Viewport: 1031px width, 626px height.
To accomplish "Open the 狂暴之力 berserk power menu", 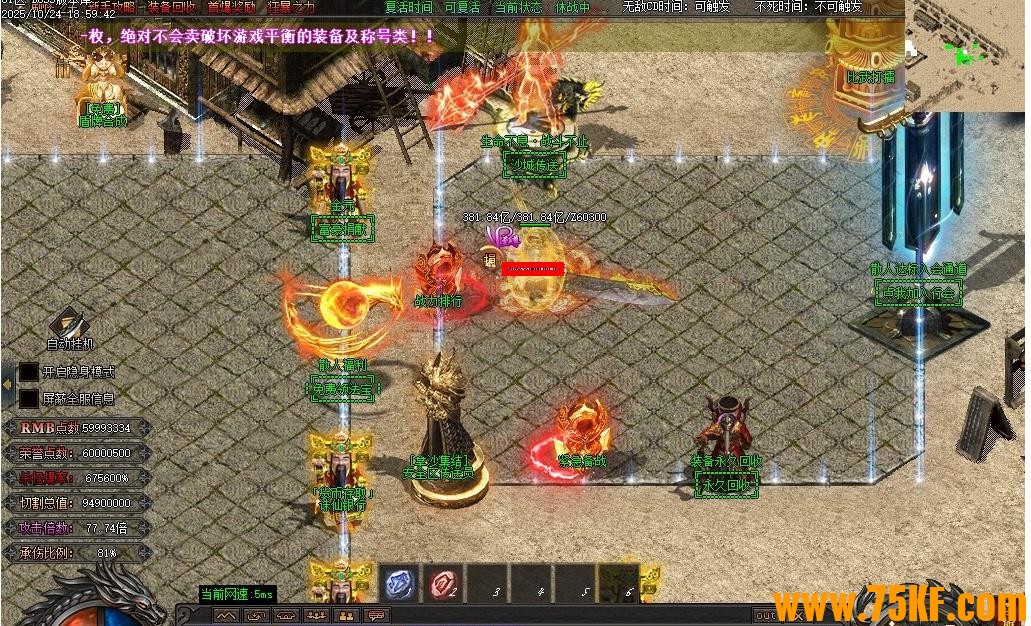I will point(291,7).
